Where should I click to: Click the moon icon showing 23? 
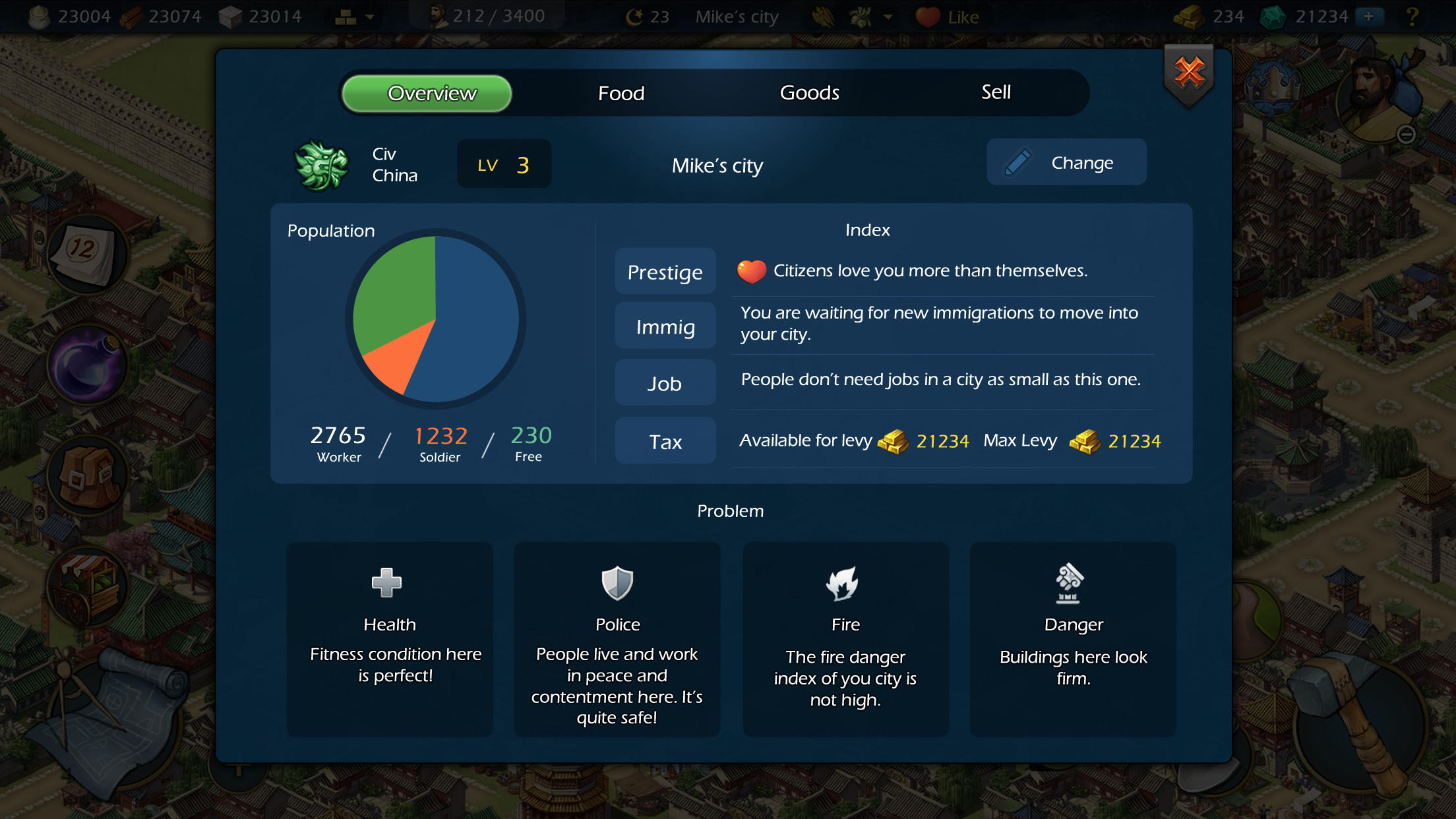point(635,16)
